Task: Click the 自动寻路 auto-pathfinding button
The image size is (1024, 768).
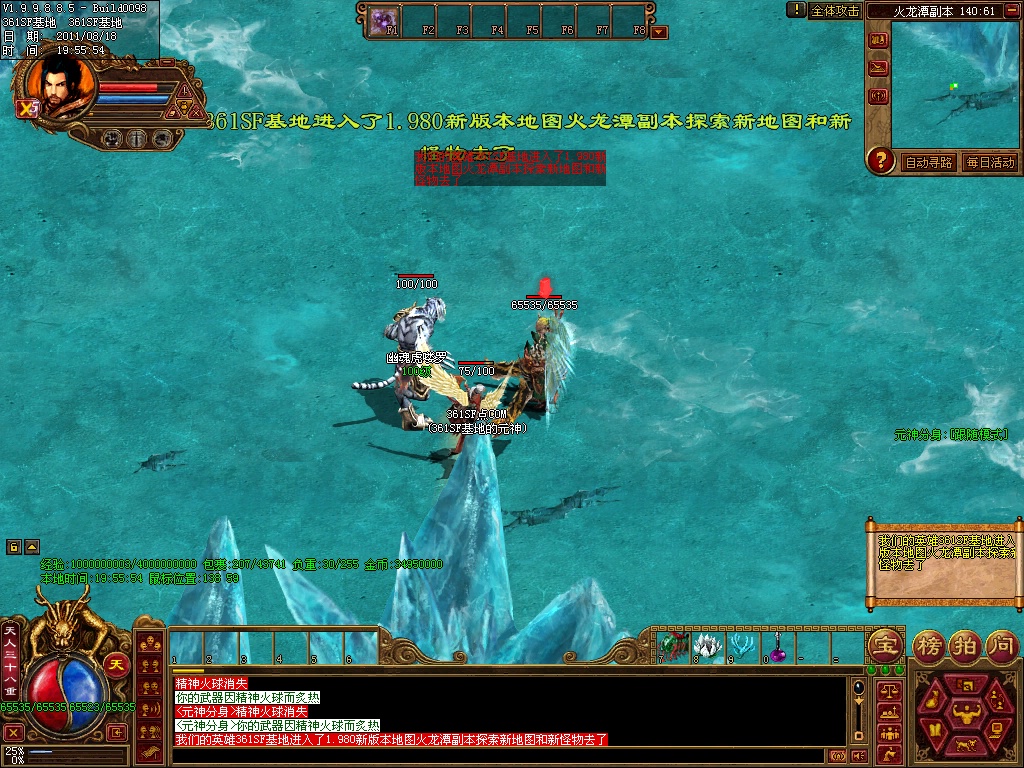Action: click(x=929, y=163)
